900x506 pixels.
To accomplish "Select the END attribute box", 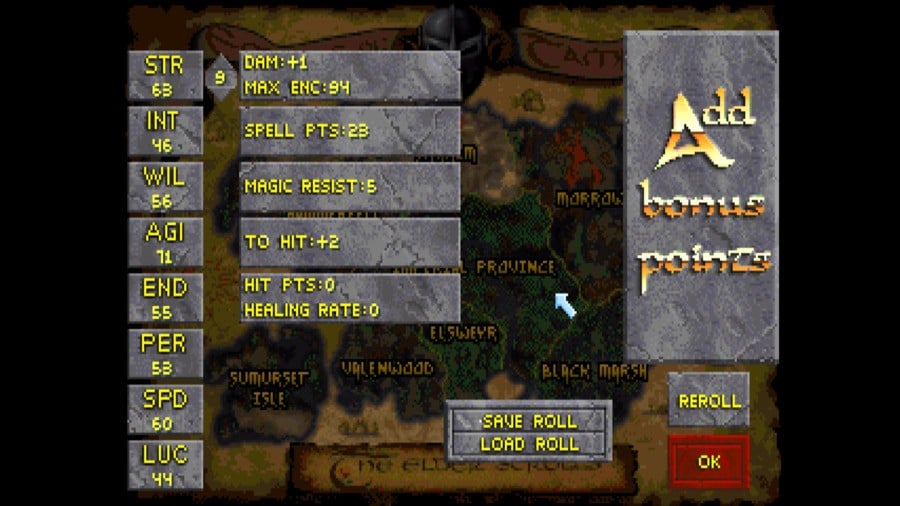I will [x=165, y=298].
